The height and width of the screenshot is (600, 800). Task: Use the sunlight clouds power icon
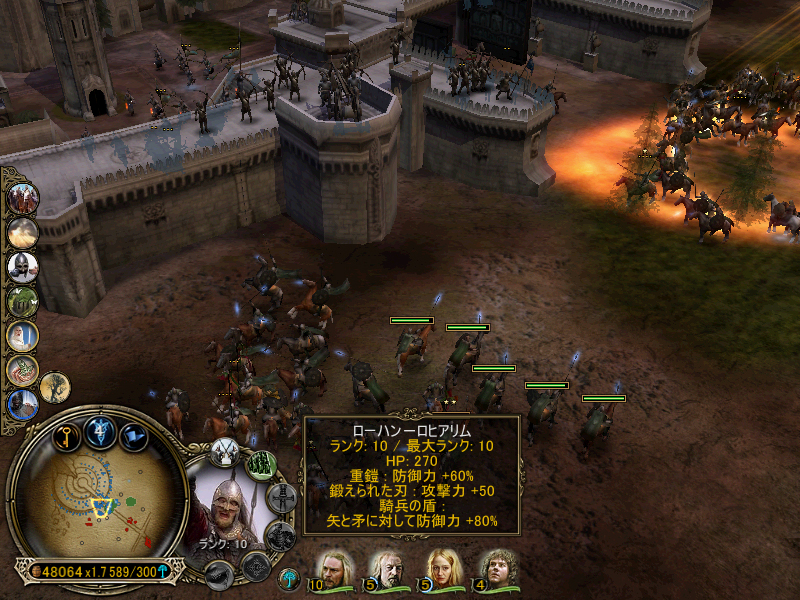[22, 232]
